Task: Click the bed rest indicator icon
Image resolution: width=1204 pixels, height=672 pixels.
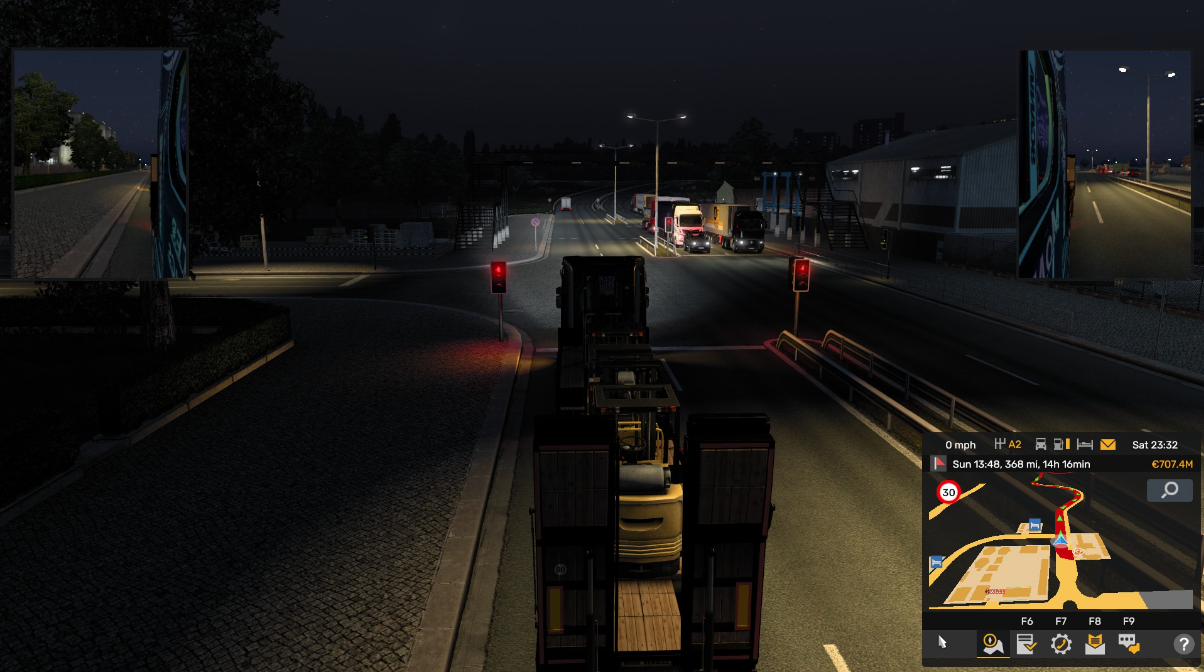Action: tap(1086, 445)
